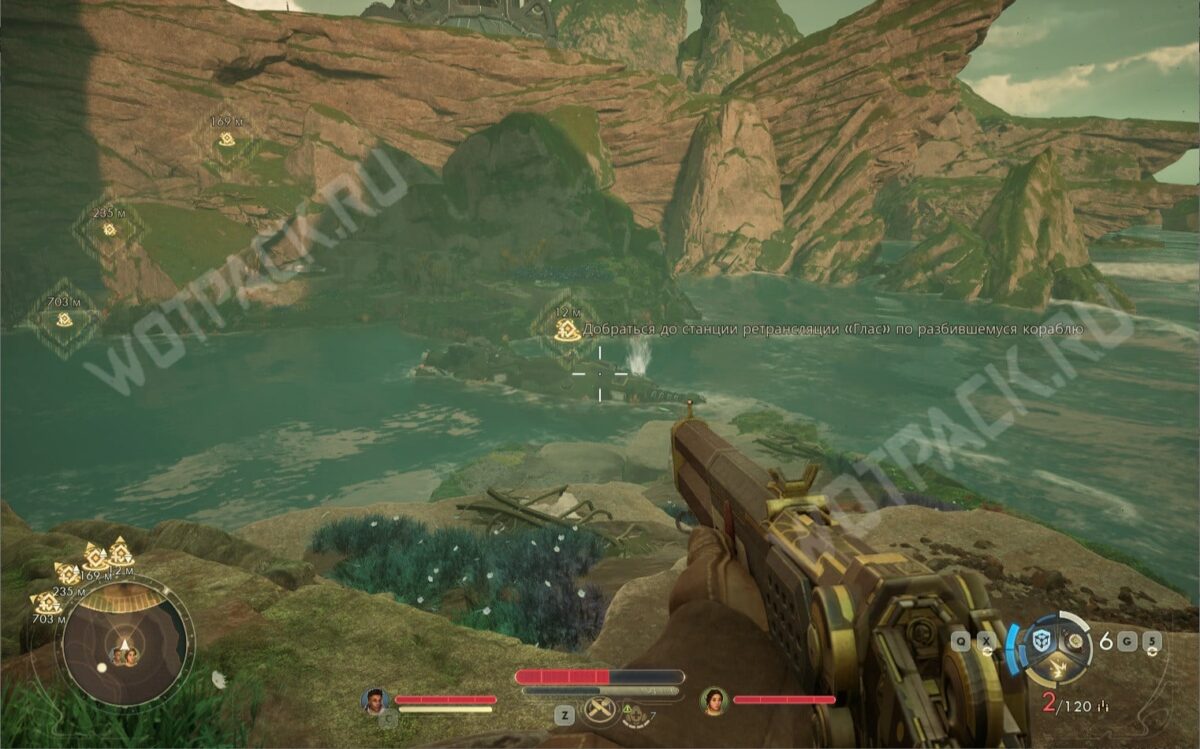This screenshot has height=749, width=1200.
Task: Select the 12 m objective marker beside quest text
Action: pos(567,329)
